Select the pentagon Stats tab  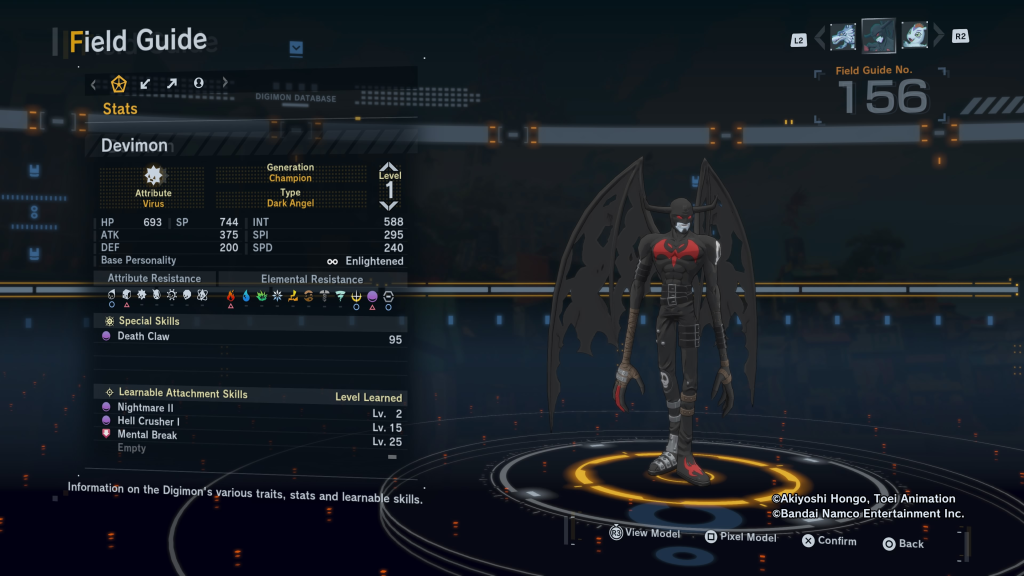tap(119, 83)
